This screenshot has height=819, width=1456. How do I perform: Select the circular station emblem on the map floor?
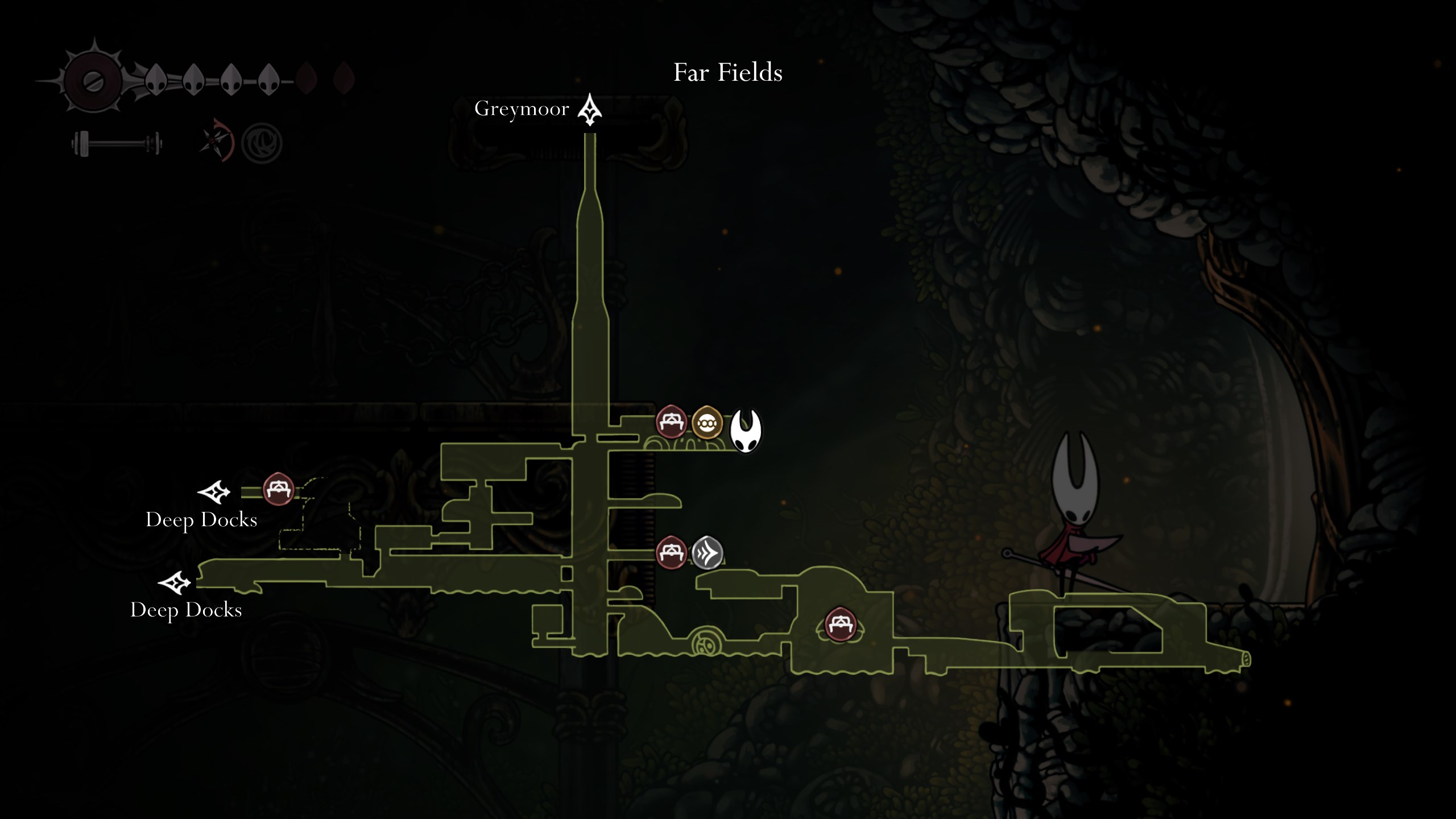coord(706,644)
